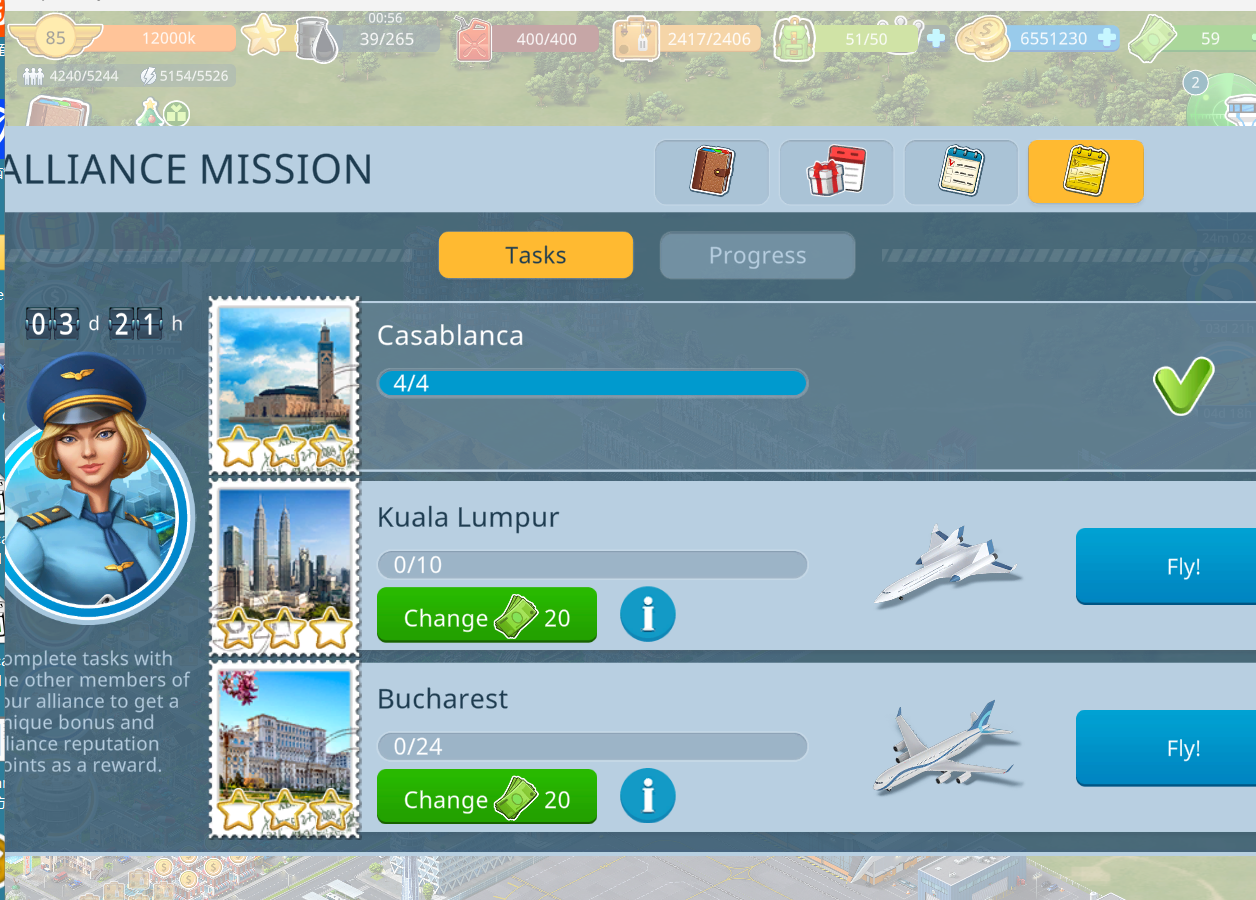Switch to the Progress tab

point(757,256)
